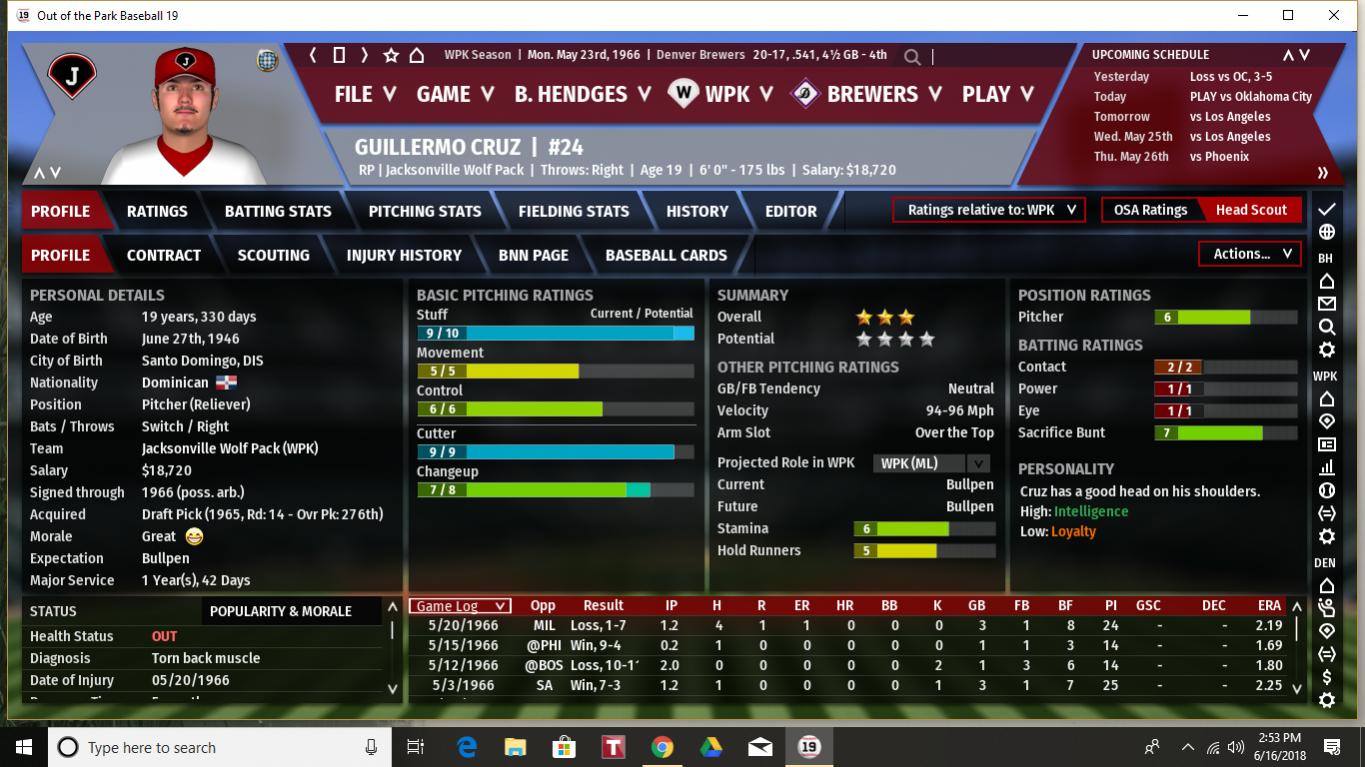Open the Game Log dropdown selector
This screenshot has height=767, width=1365.
(x=461, y=606)
